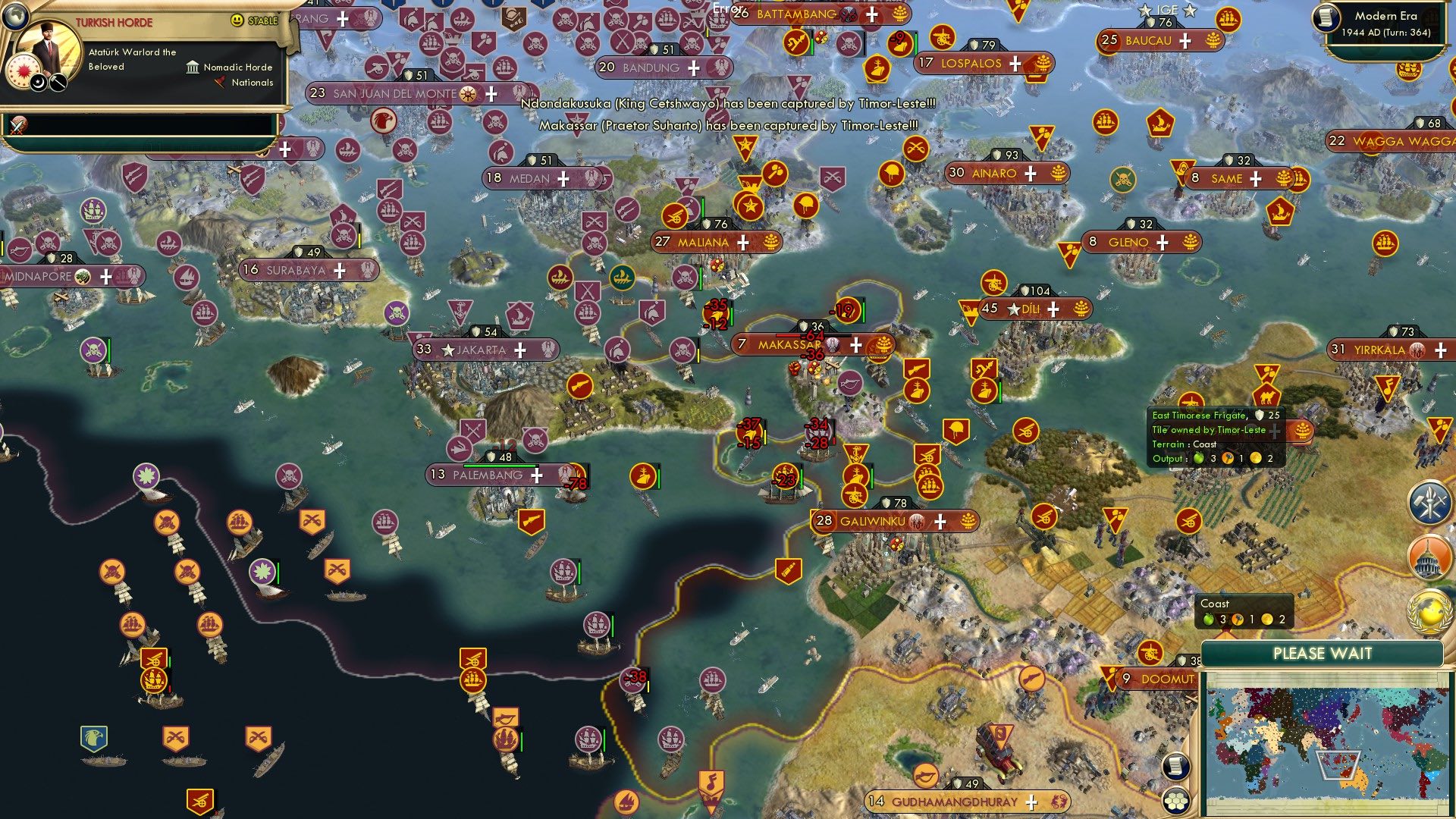This screenshot has height=819, width=1456.
Task: Expand the Galiwinku city banner plus button
Action: point(940,521)
